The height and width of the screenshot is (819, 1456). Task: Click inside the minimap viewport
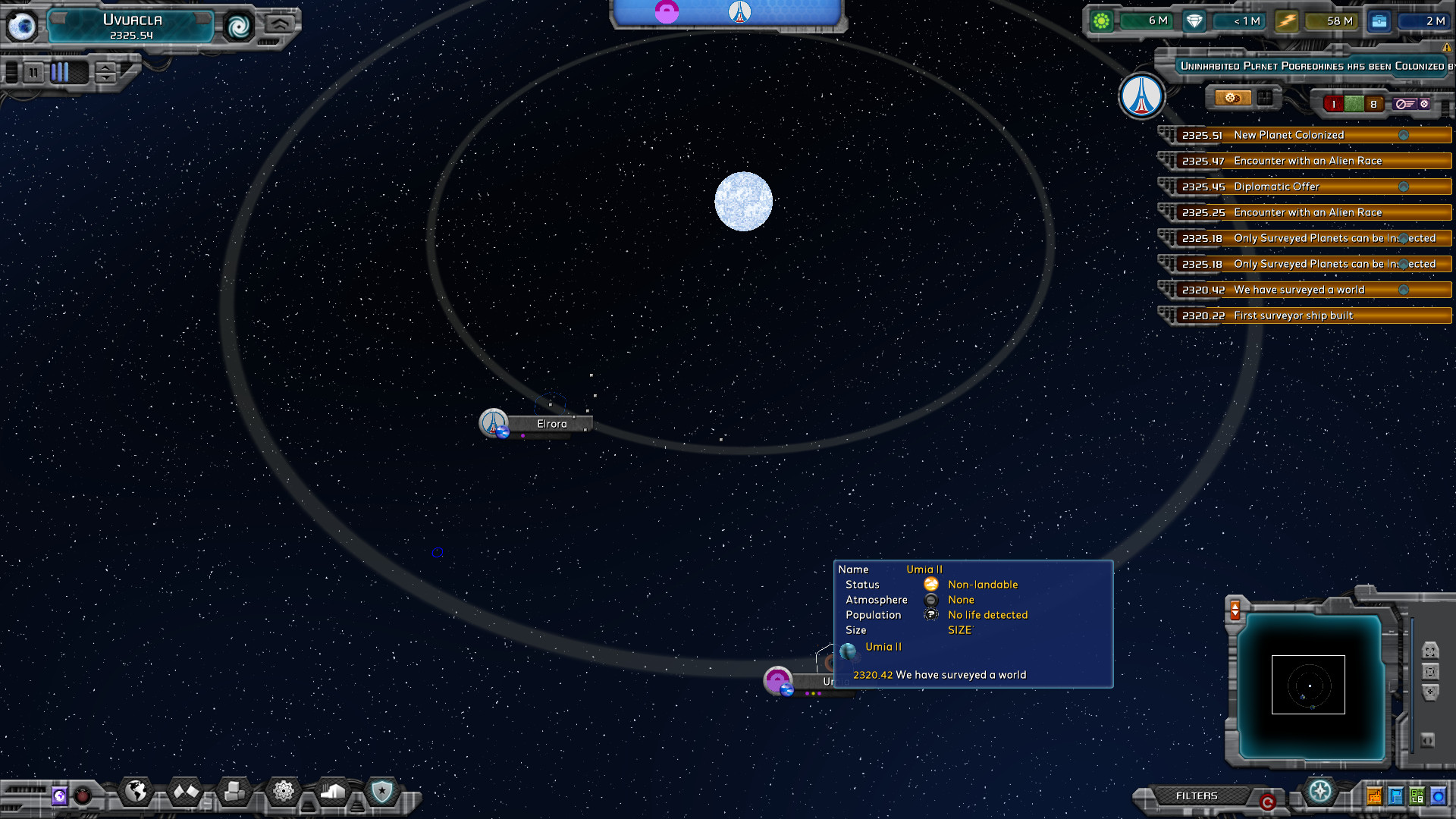point(1308,685)
